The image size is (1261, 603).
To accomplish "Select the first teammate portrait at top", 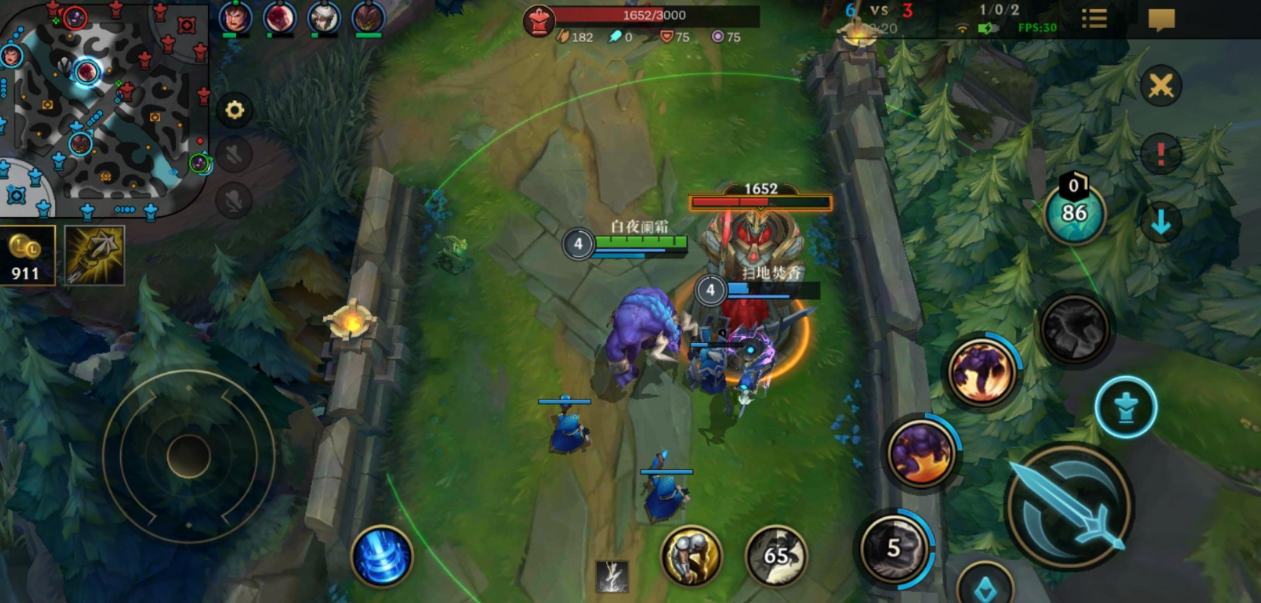I will click(x=235, y=17).
